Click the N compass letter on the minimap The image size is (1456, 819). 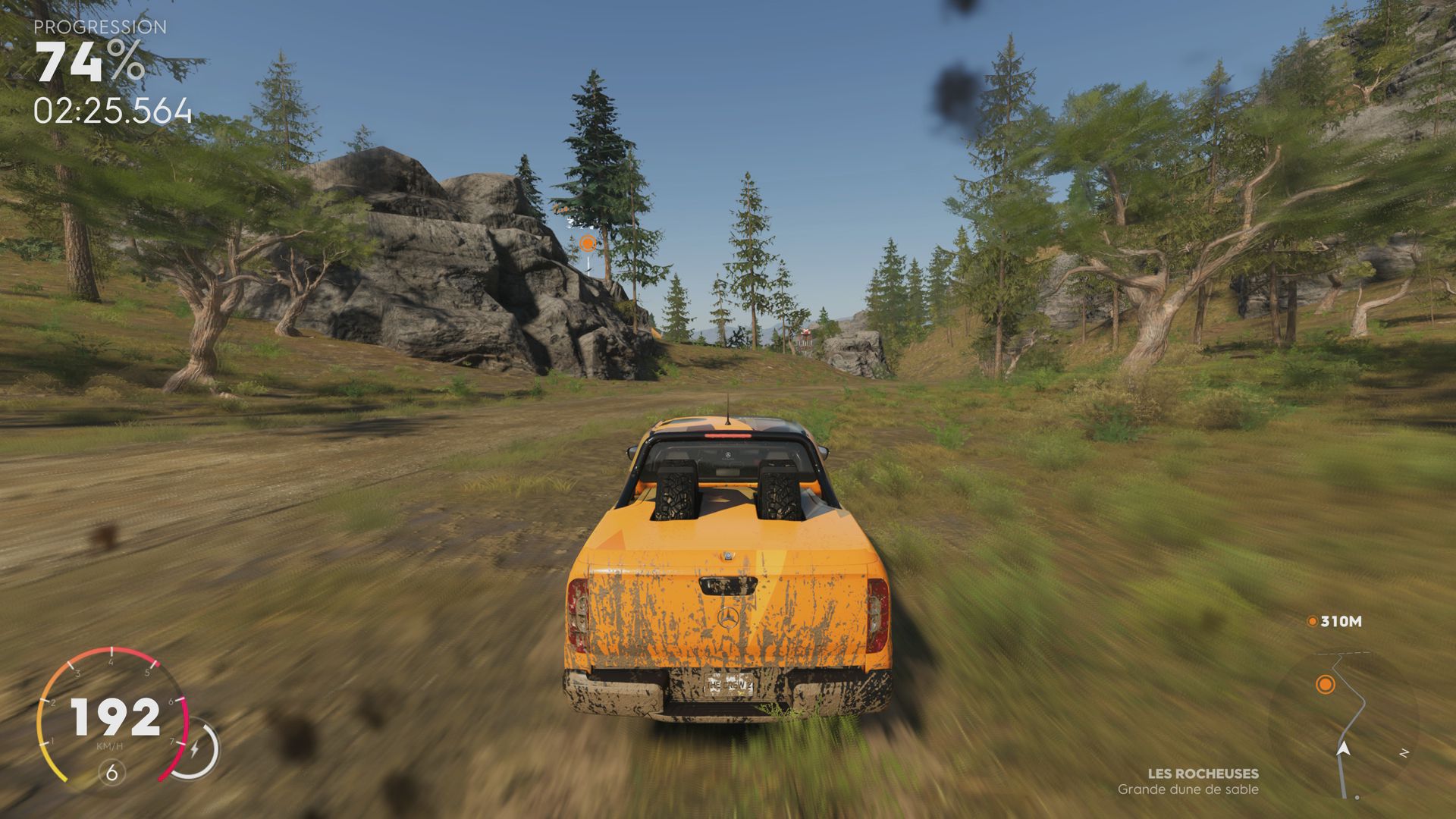[1404, 752]
